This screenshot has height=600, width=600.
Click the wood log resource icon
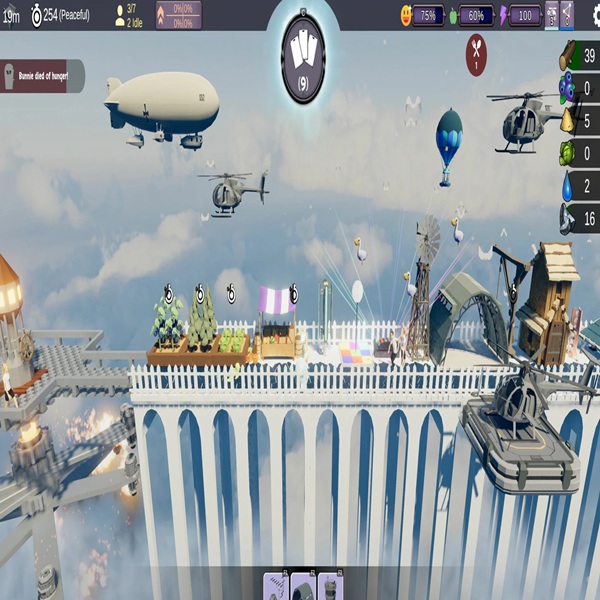tap(568, 56)
